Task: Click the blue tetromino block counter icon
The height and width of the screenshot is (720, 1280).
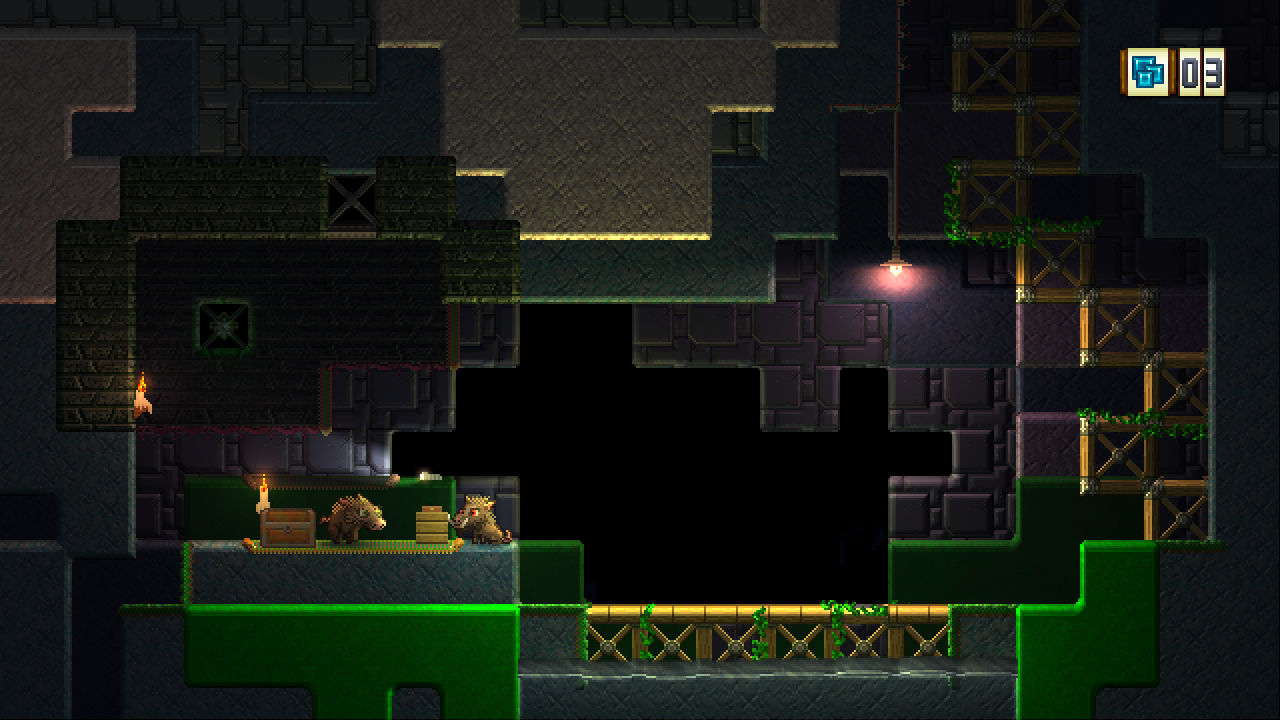Action: pos(1148,72)
